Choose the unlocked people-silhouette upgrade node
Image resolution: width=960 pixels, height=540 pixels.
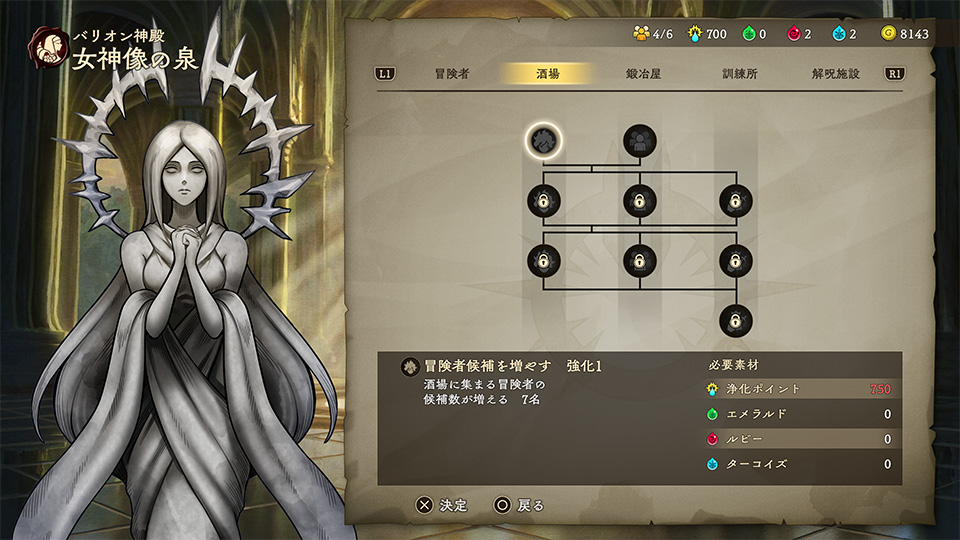click(640, 141)
